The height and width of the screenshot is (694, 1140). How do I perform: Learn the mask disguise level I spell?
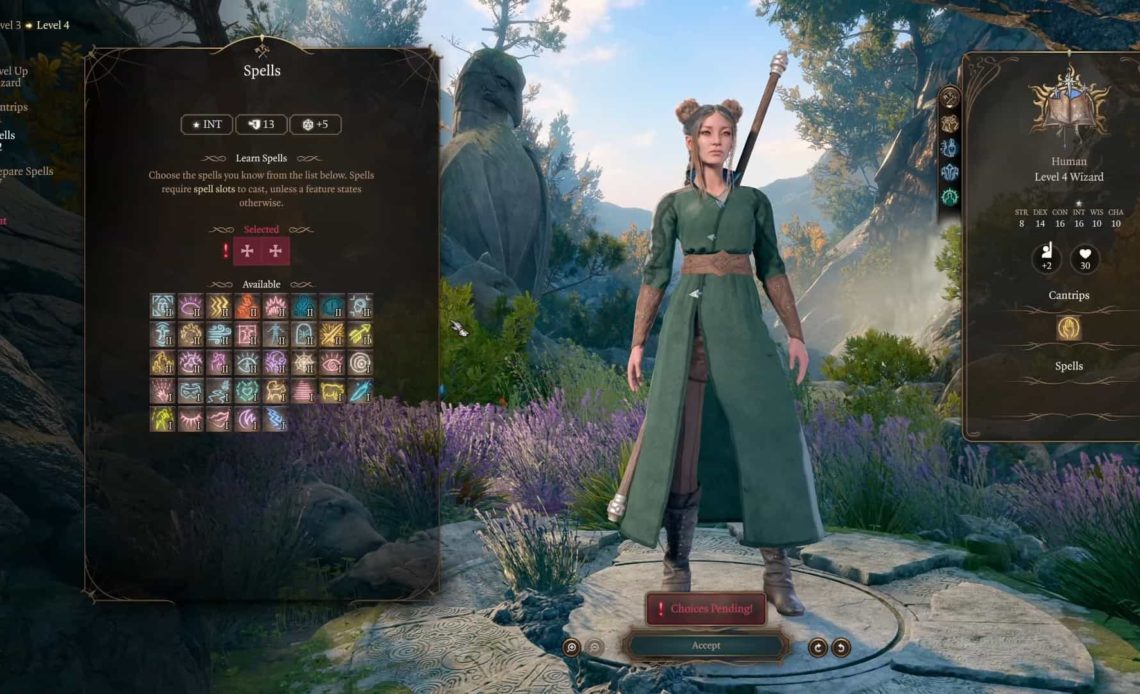(191, 391)
